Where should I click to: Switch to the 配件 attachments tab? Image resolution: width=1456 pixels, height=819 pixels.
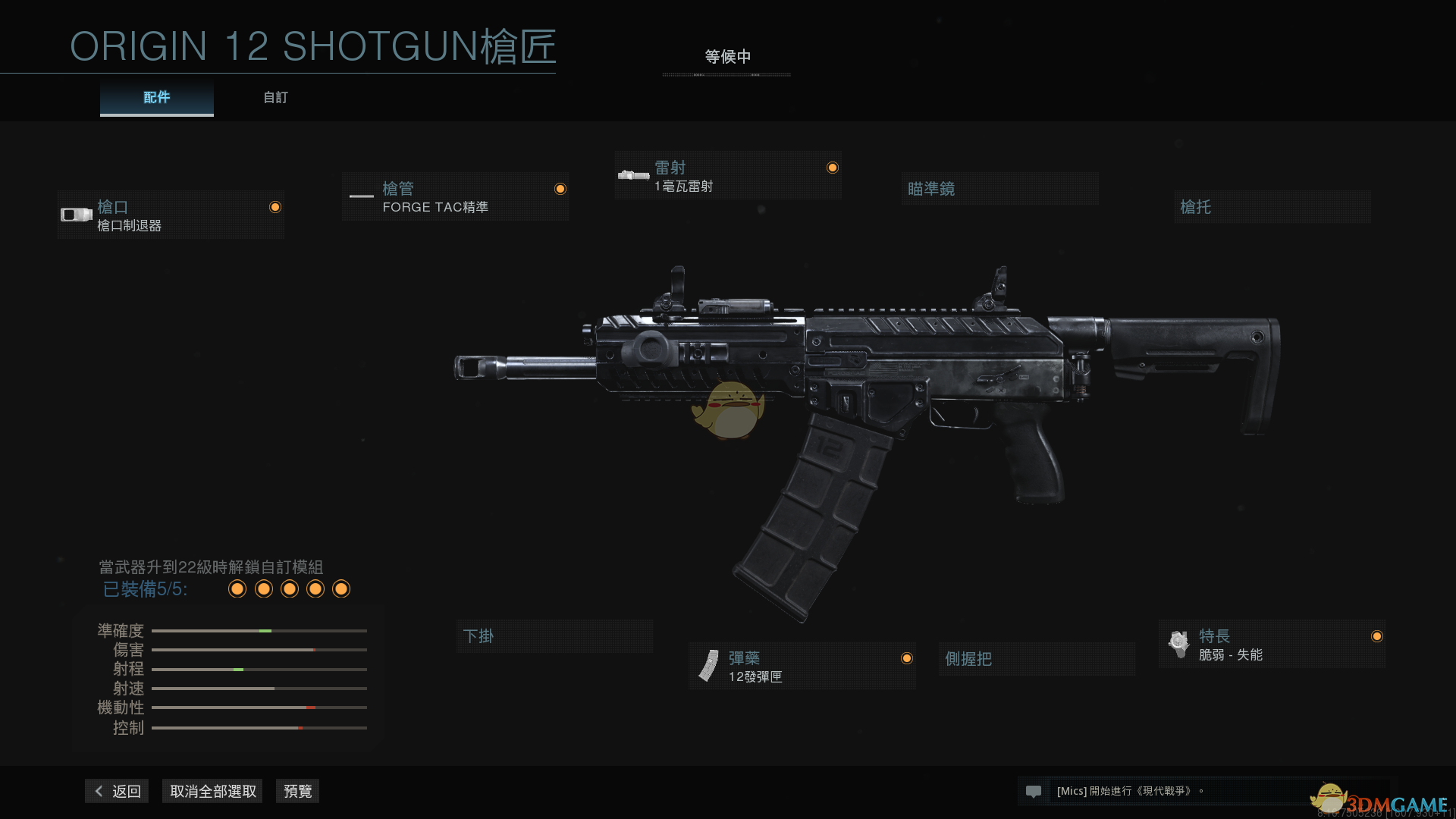click(156, 98)
